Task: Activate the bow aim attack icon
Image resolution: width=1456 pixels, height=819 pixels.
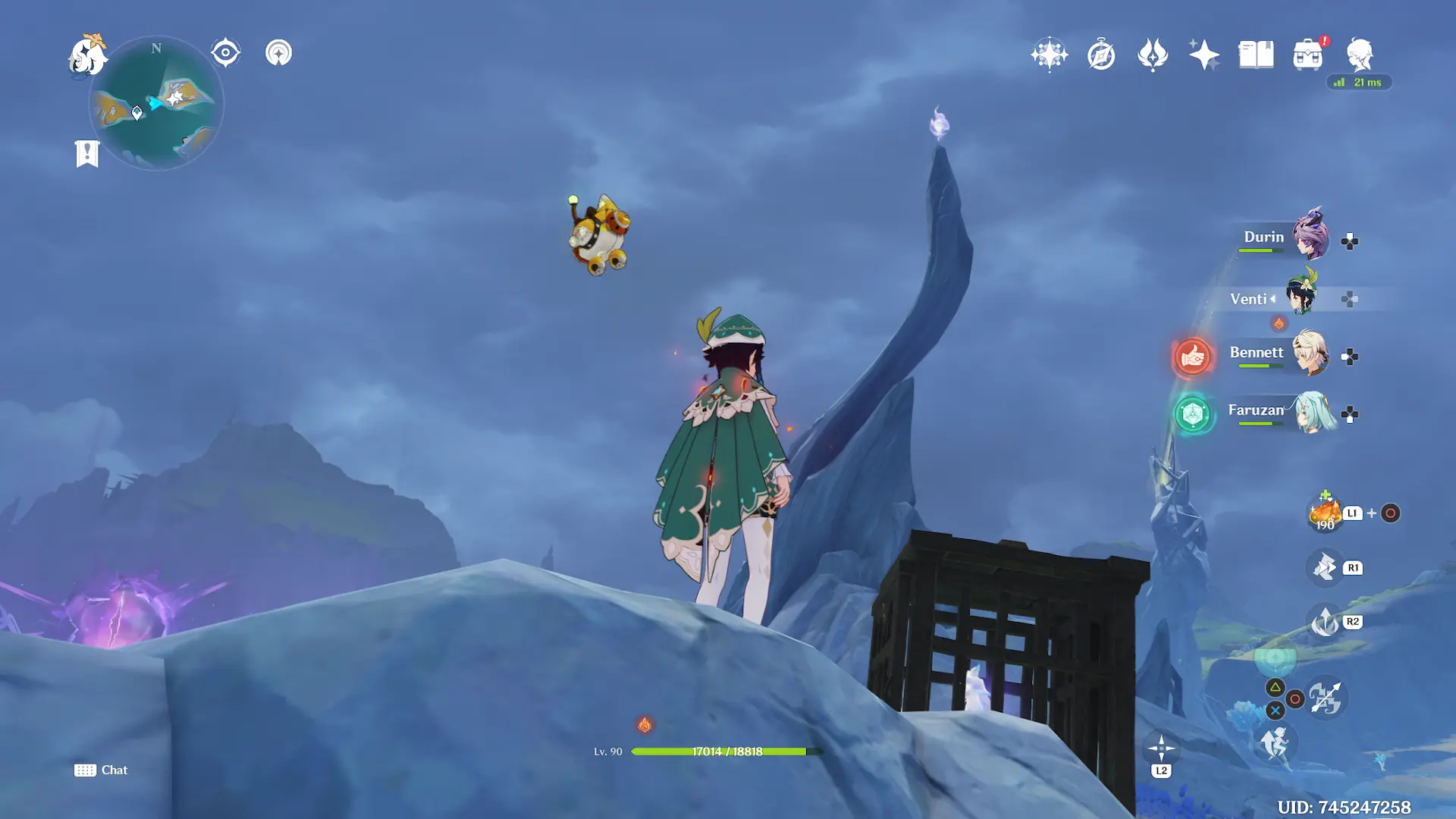Action: pyautogui.click(x=1326, y=698)
